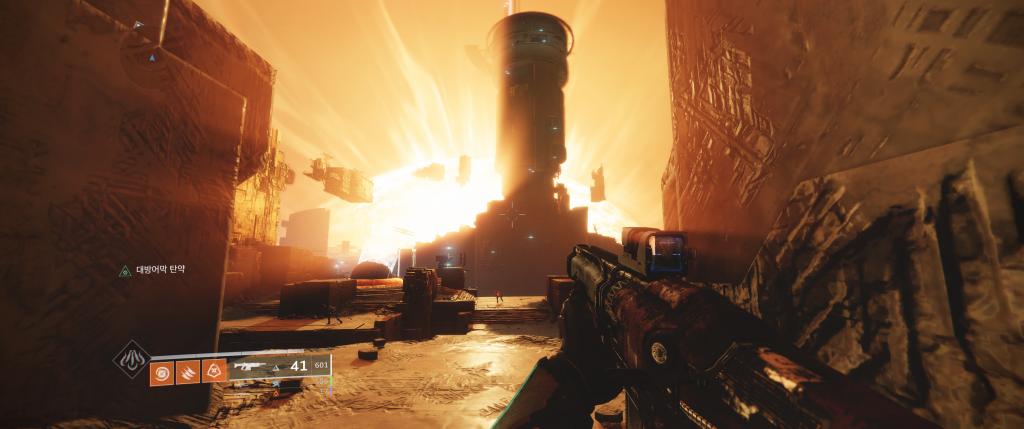The width and height of the screenshot is (1024, 429).
Task: Use the claw slash melee ability icon
Action: pos(188,372)
